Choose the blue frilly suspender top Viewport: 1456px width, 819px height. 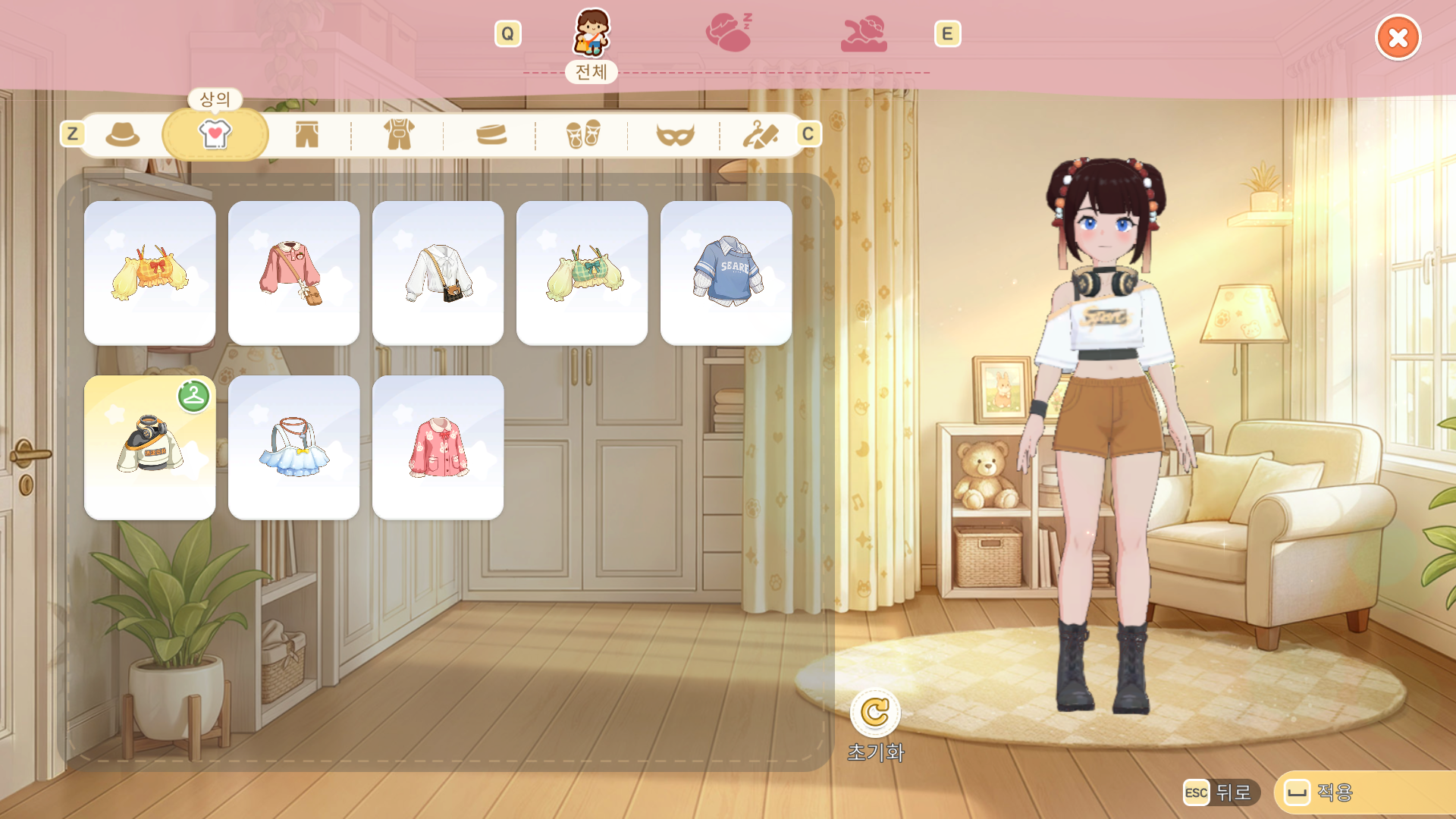pos(294,447)
